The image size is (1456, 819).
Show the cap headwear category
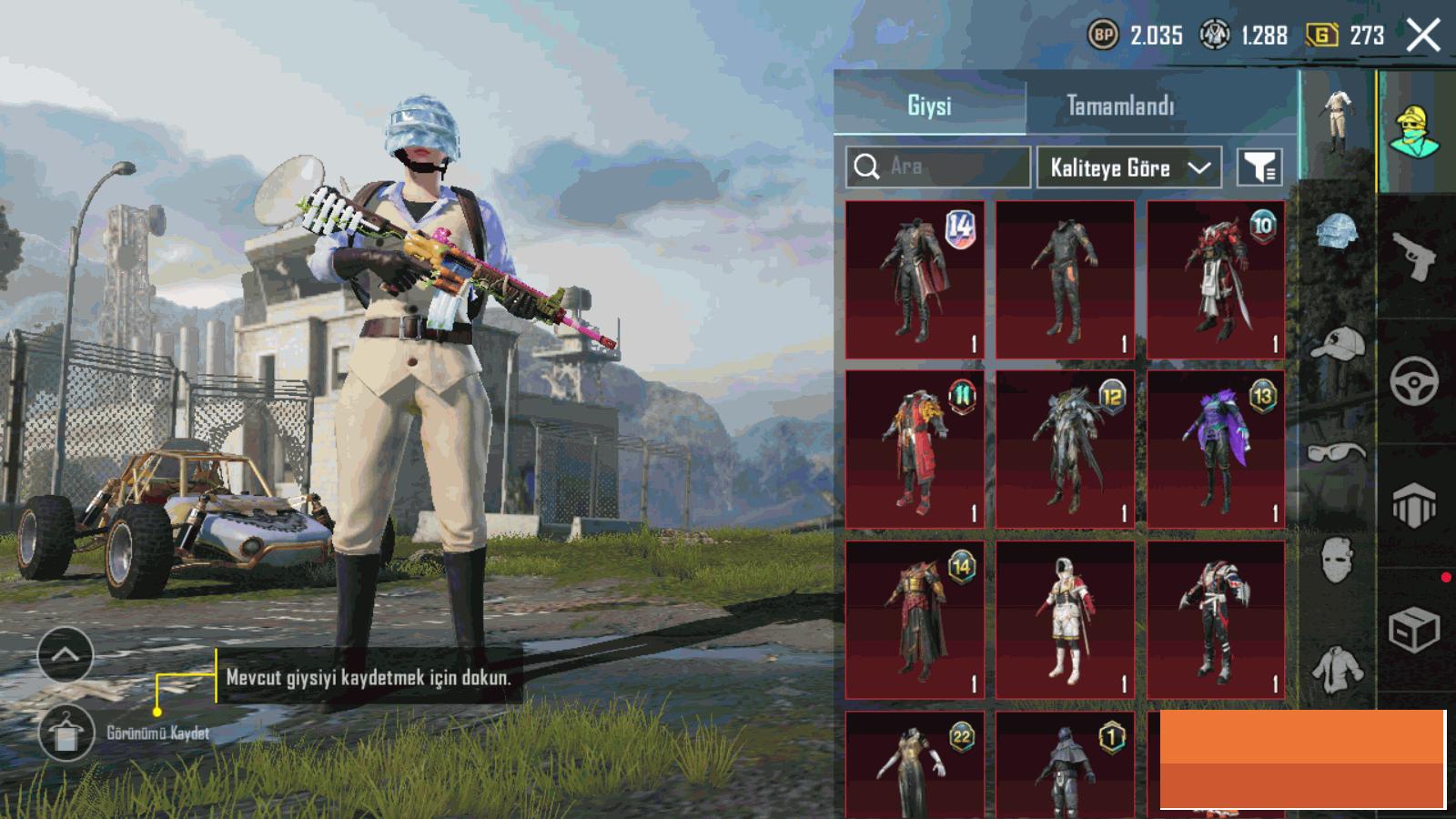tap(1337, 345)
